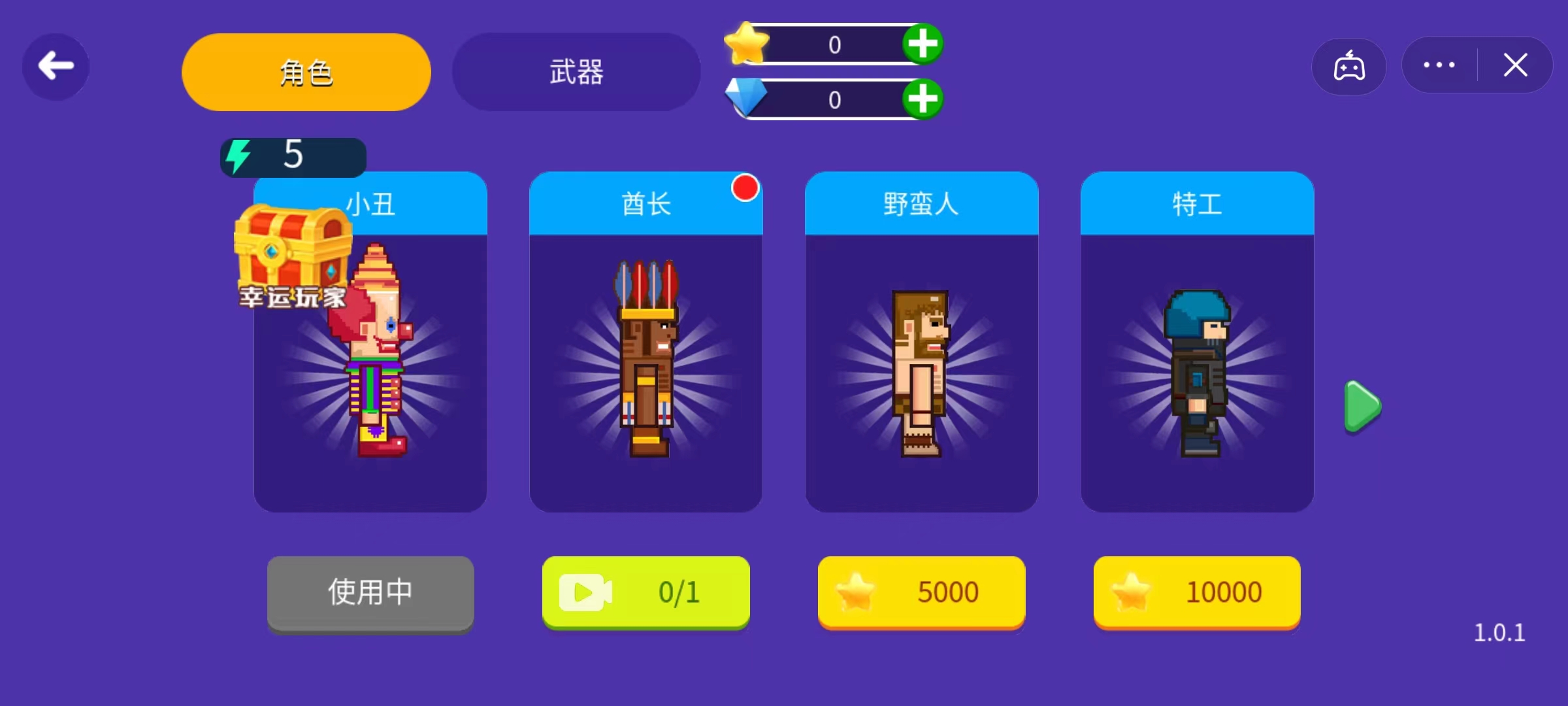The height and width of the screenshot is (706, 1568).
Task: Click the back arrow icon
Action: click(x=55, y=65)
